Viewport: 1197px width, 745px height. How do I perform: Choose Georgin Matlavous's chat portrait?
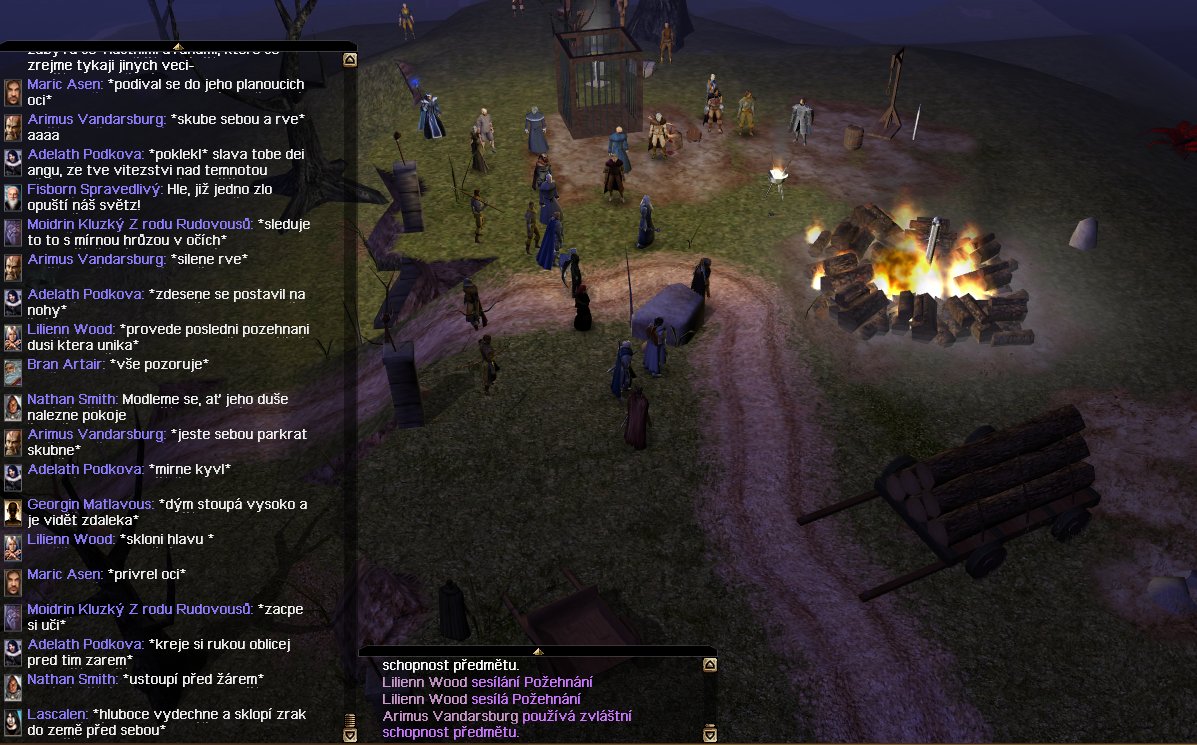[x=12, y=512]
